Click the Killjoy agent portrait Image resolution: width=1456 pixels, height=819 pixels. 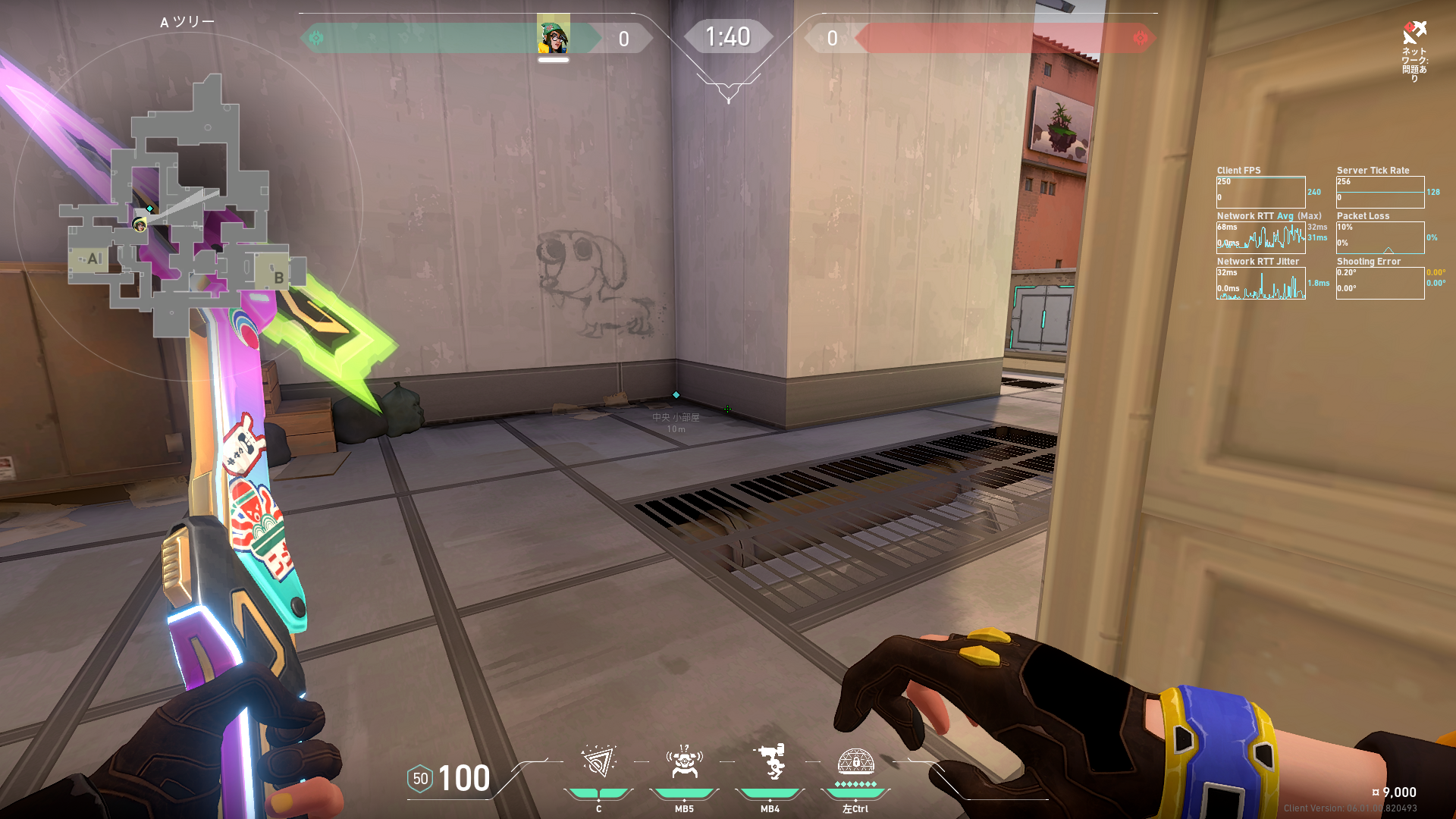(x=553, y=36)
